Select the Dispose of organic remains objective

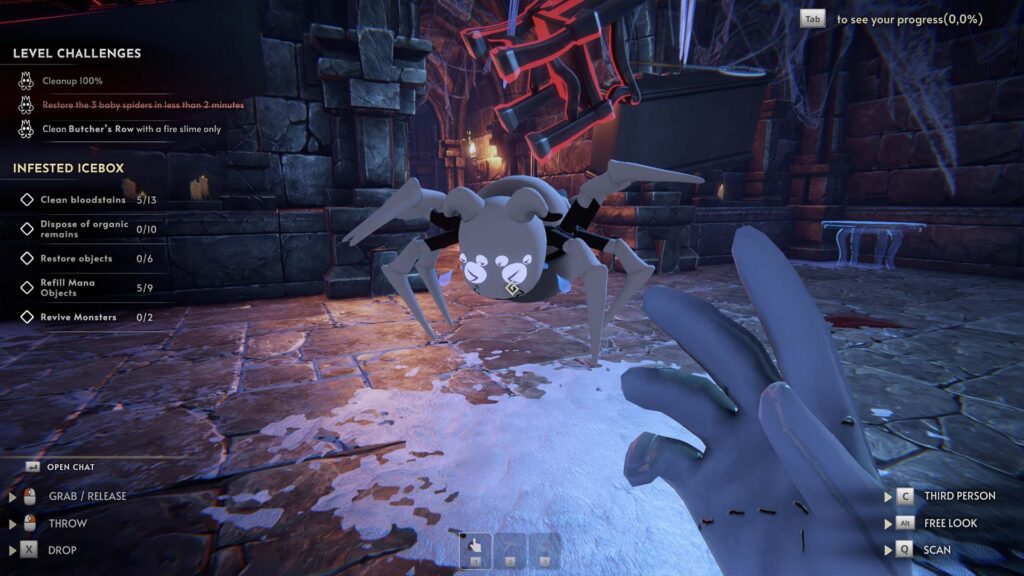[x=84, y=229]
